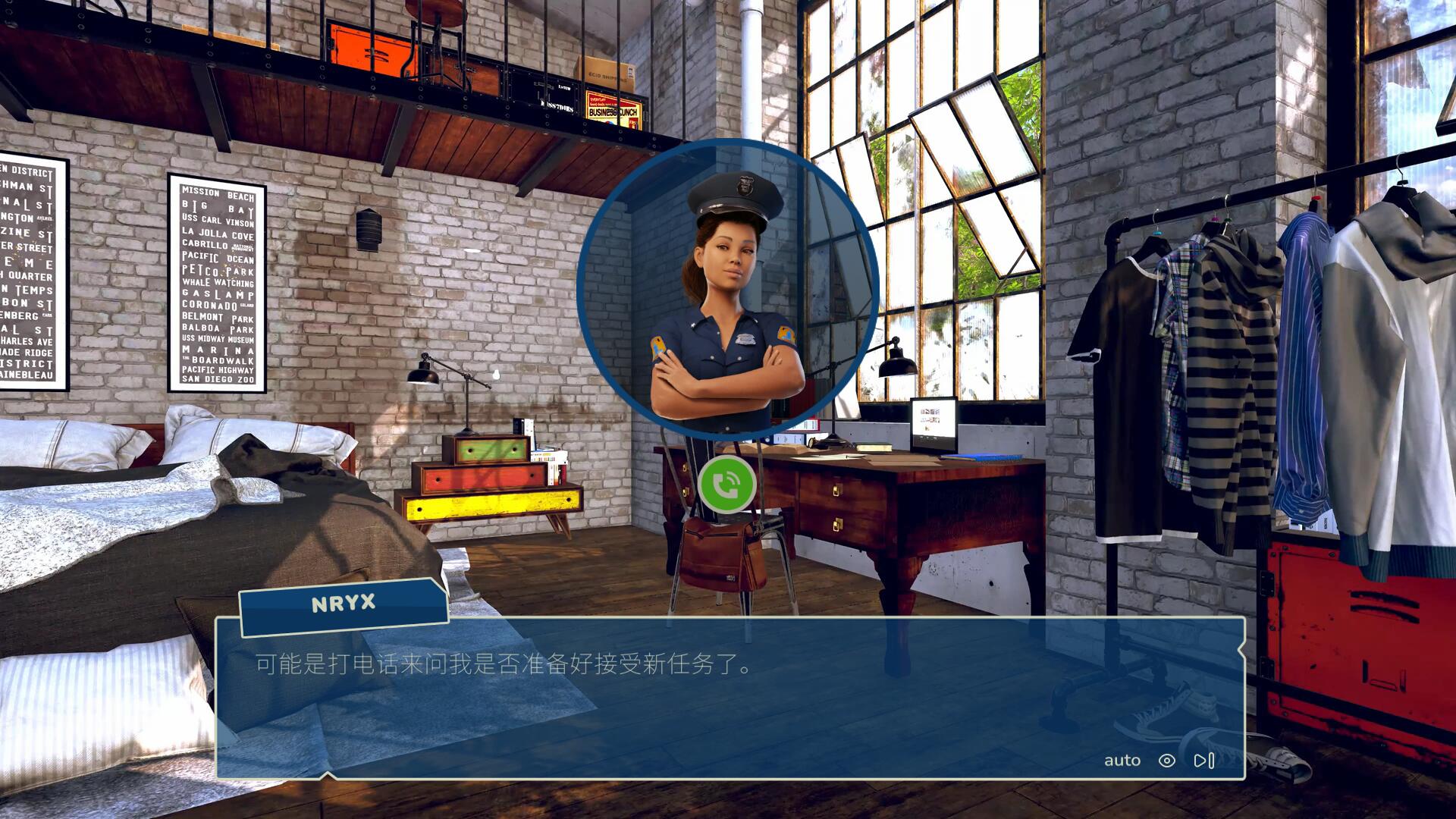This screenshot has height=819, width=1456.
Task: Click the NRYX name plate
Action: (343, 603)
